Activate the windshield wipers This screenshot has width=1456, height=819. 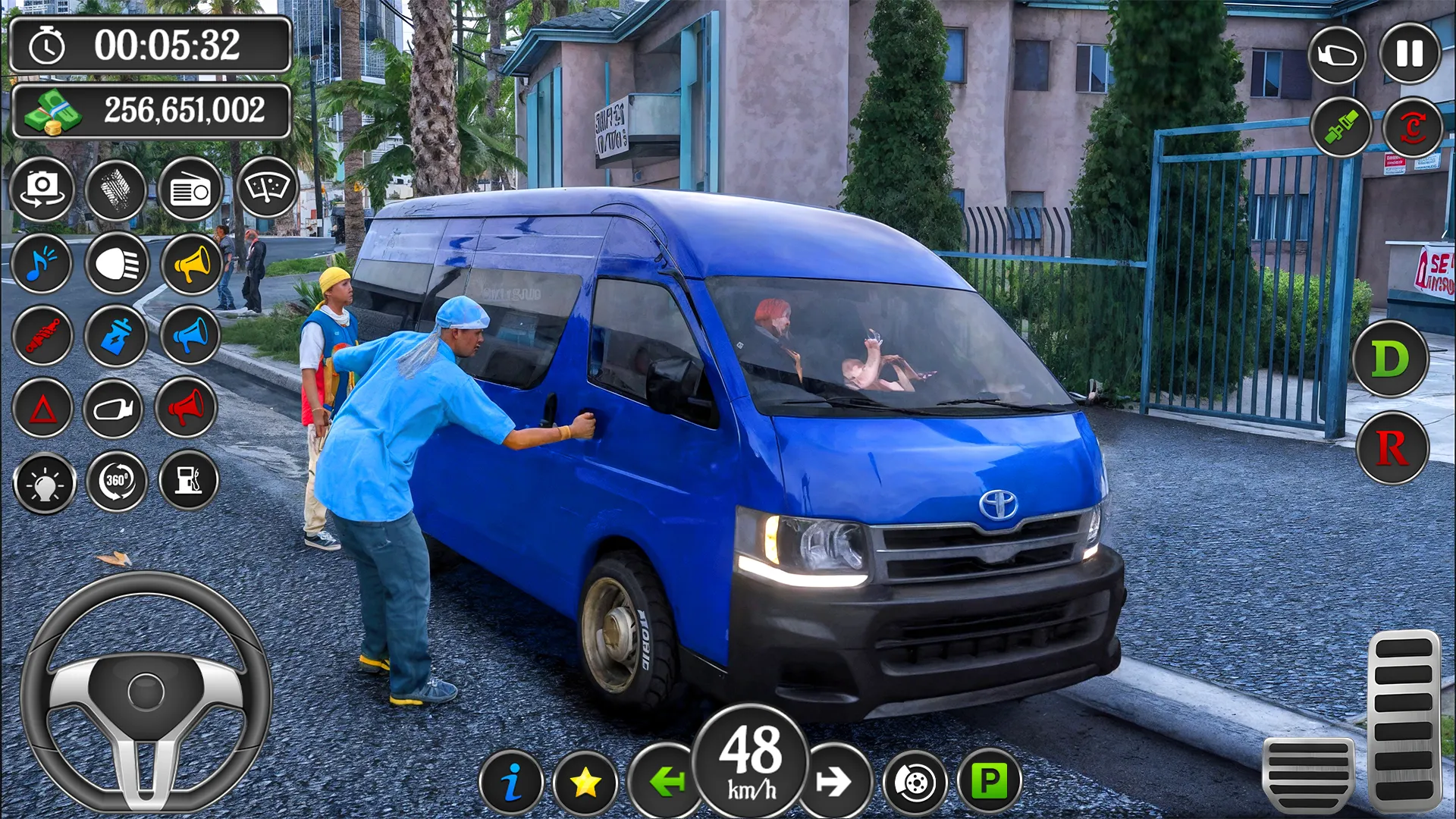267,188
